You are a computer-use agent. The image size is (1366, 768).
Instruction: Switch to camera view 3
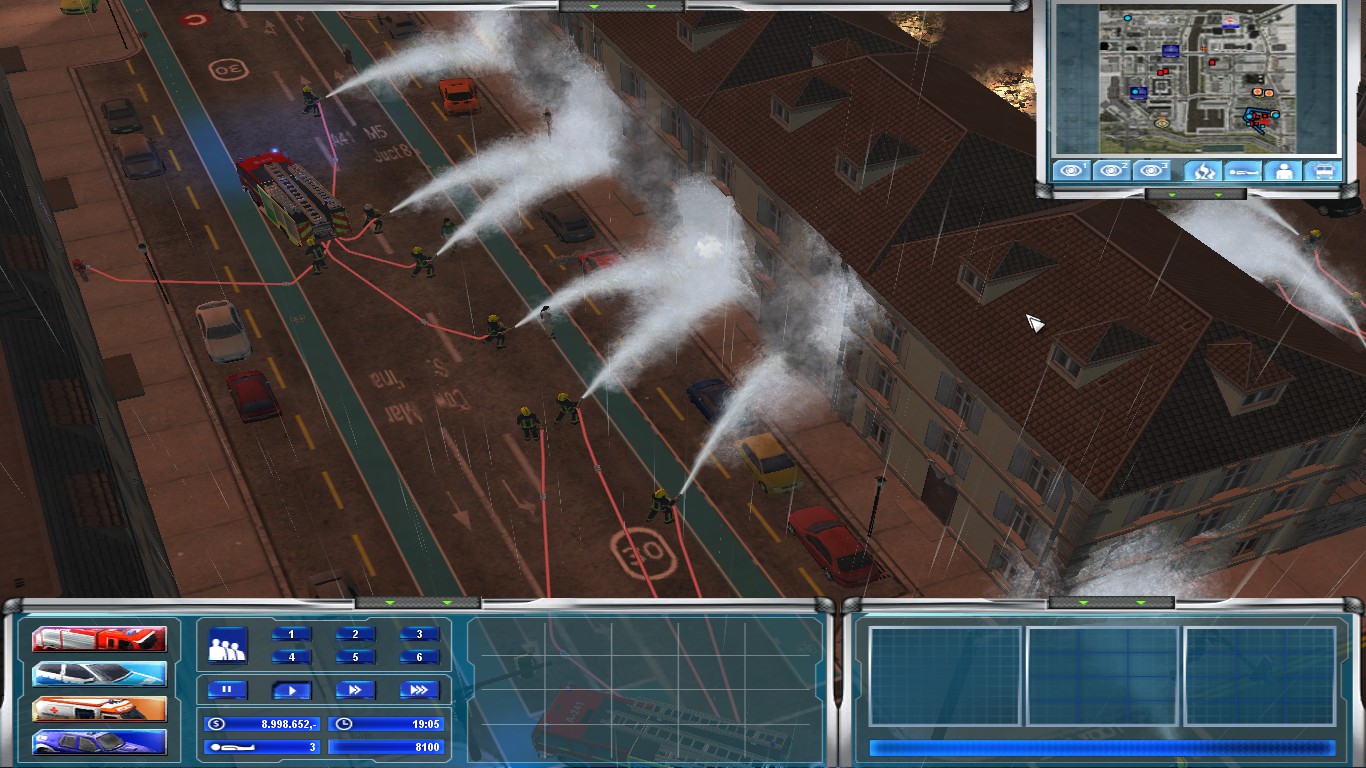(x=1152, y=170)
